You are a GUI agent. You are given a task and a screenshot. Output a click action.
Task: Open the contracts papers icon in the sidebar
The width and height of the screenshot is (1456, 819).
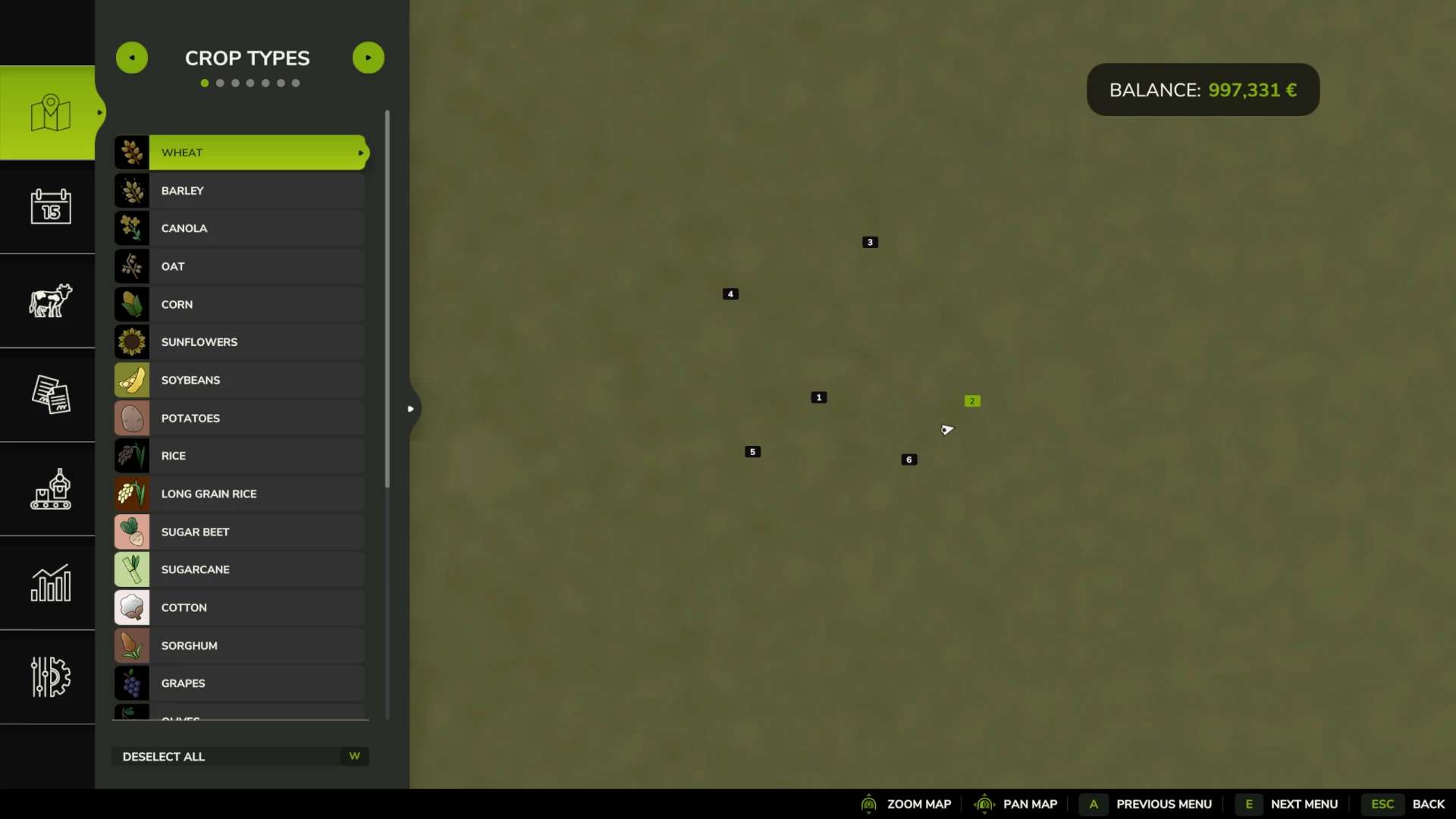tap(49, 395)
